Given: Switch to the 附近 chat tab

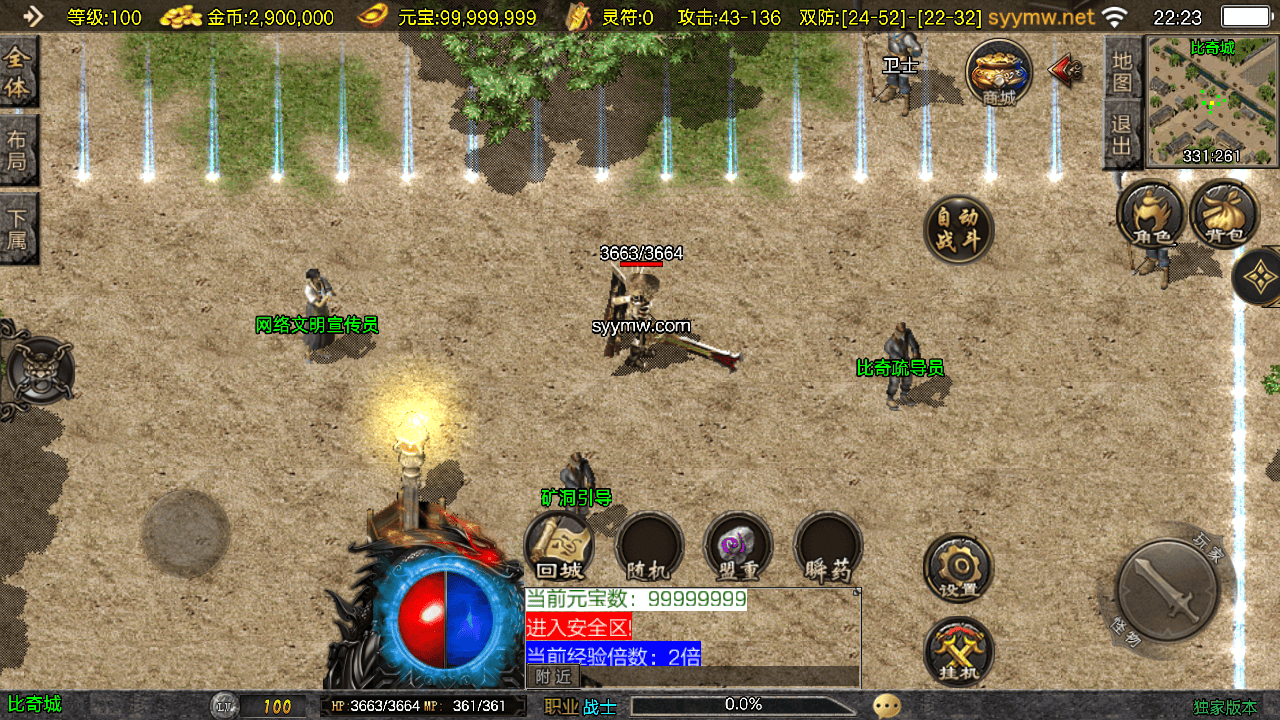Looking at the screenshot, I should tap(553, 677).
